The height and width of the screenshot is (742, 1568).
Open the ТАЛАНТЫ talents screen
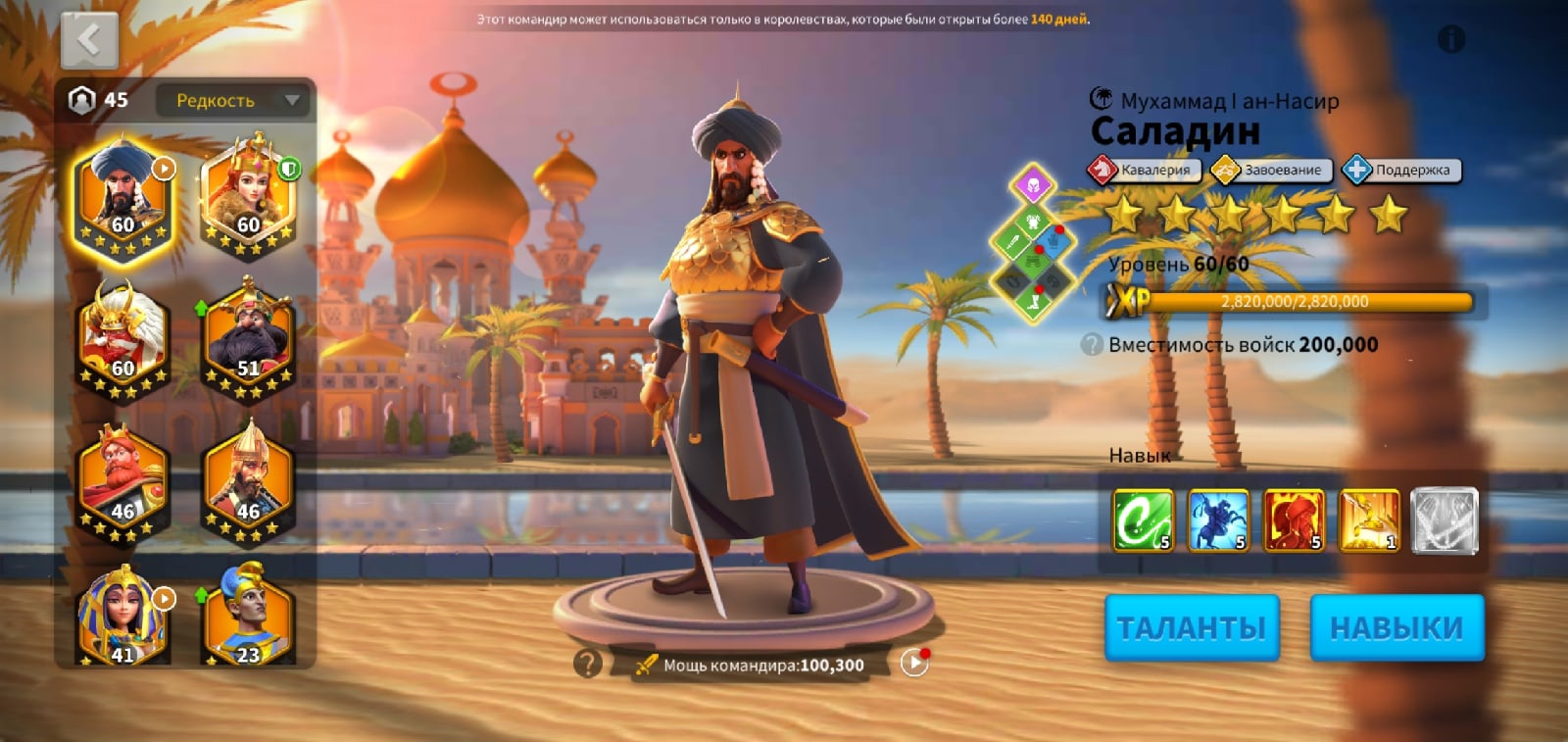(x=1192, y=627)
